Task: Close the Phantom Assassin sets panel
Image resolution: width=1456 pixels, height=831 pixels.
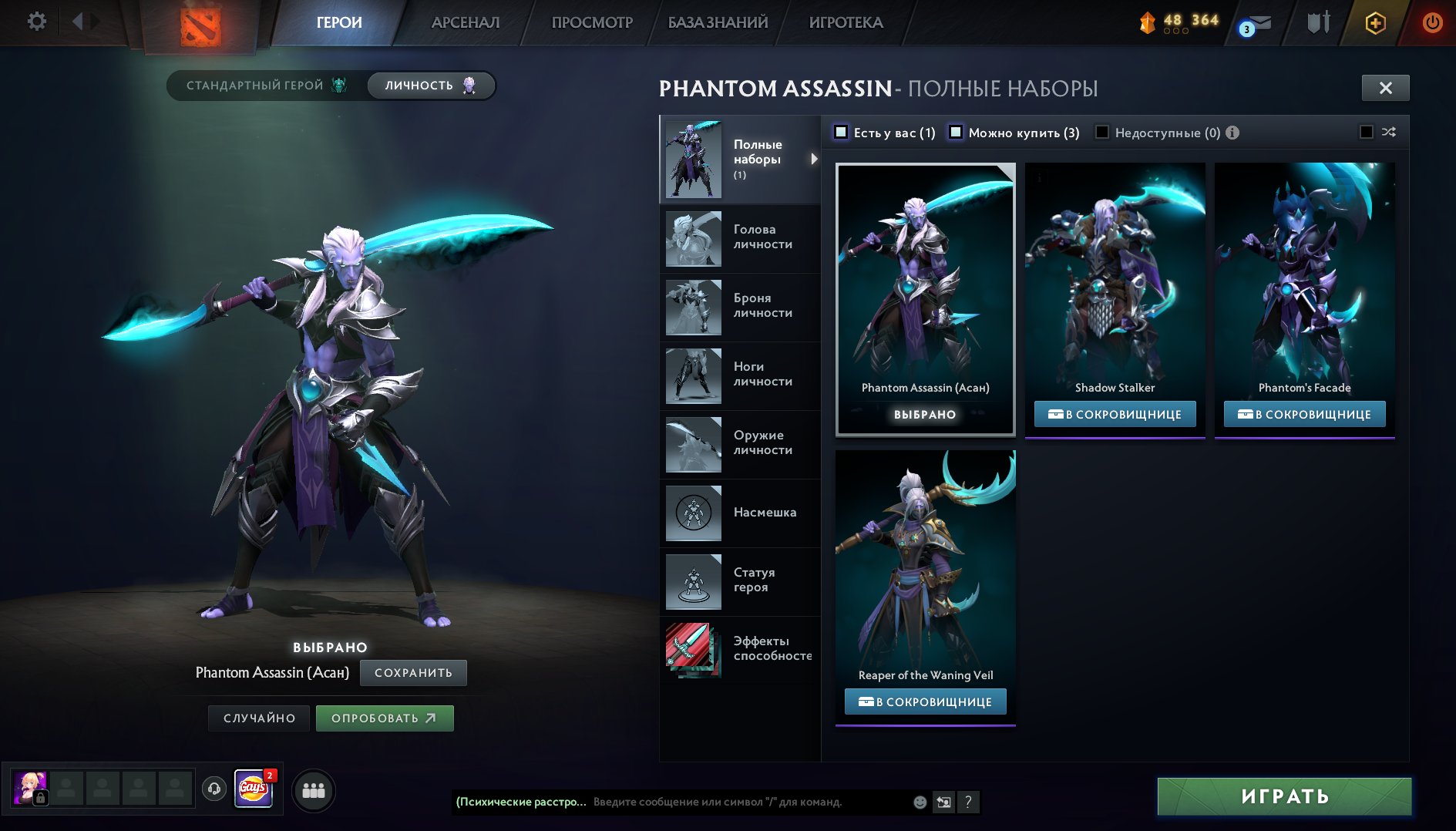Action: pos(1385,88)
